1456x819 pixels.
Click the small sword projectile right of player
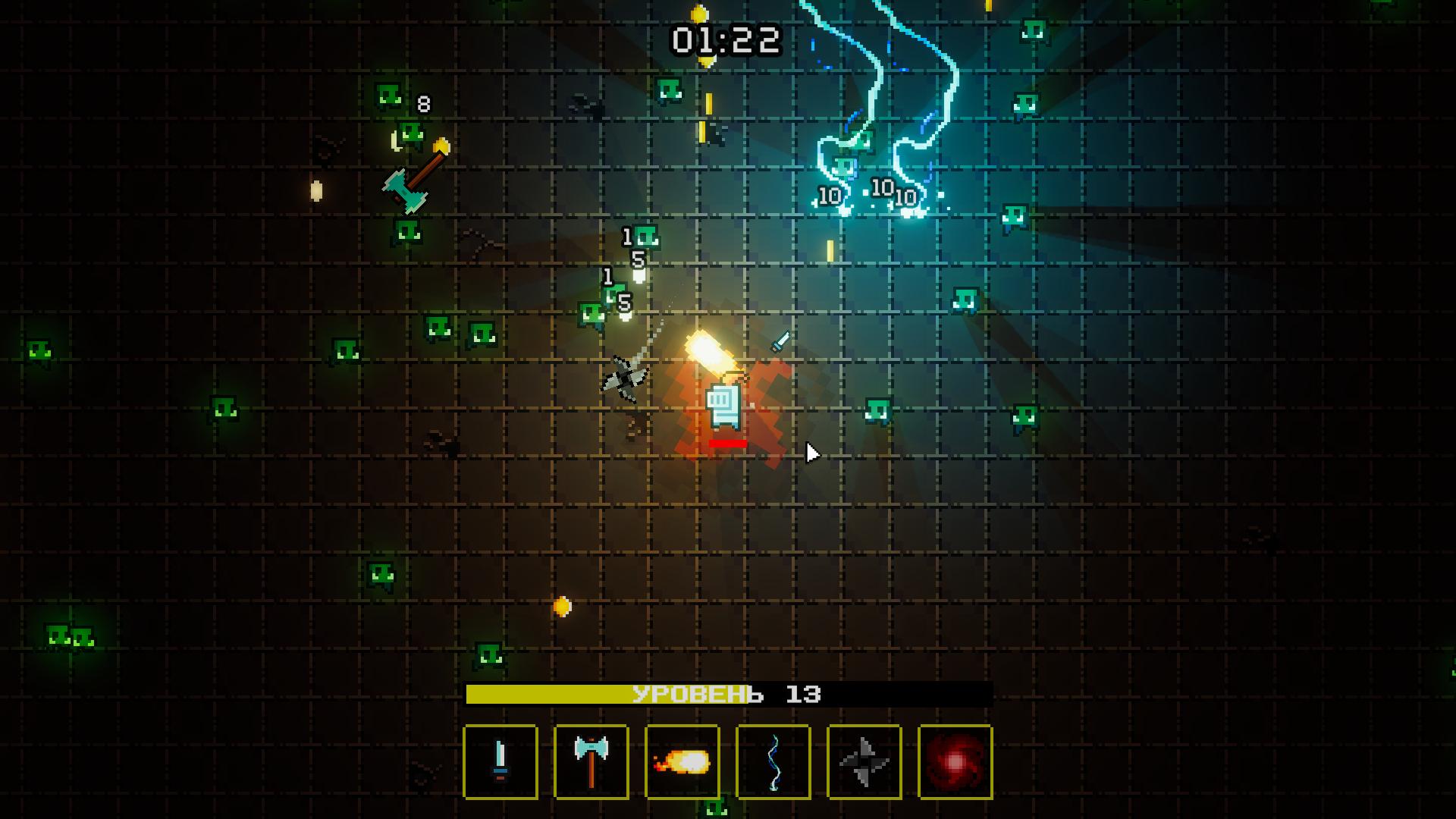[x=780, y=343]
